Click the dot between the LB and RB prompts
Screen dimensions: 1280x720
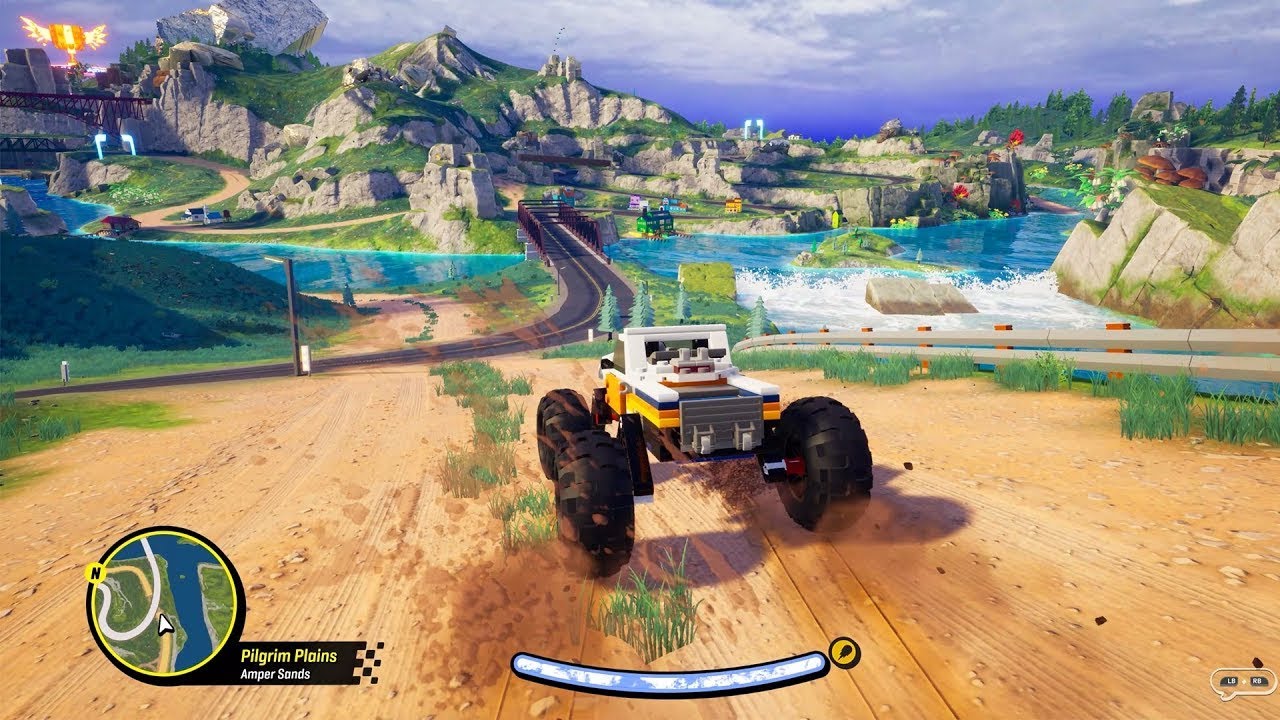tap(1245, 682)
